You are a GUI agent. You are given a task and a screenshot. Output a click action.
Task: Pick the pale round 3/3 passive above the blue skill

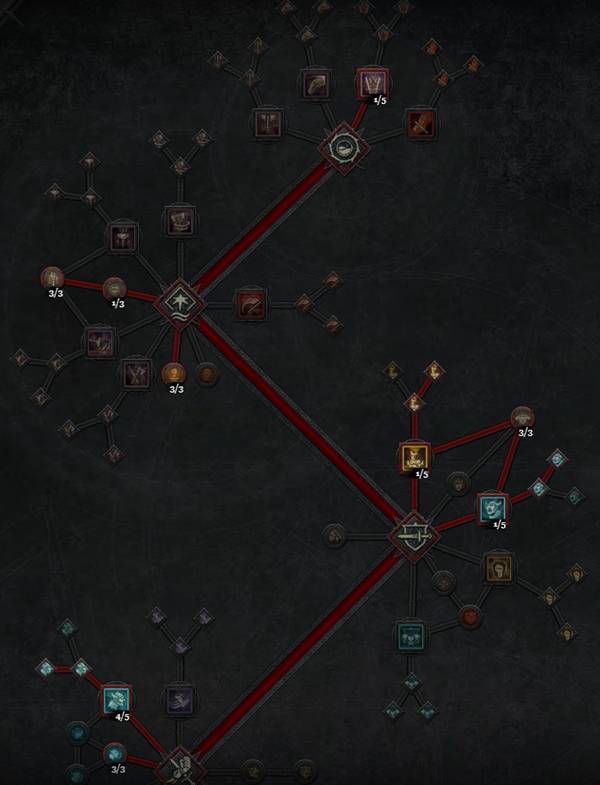coord(522,417)
